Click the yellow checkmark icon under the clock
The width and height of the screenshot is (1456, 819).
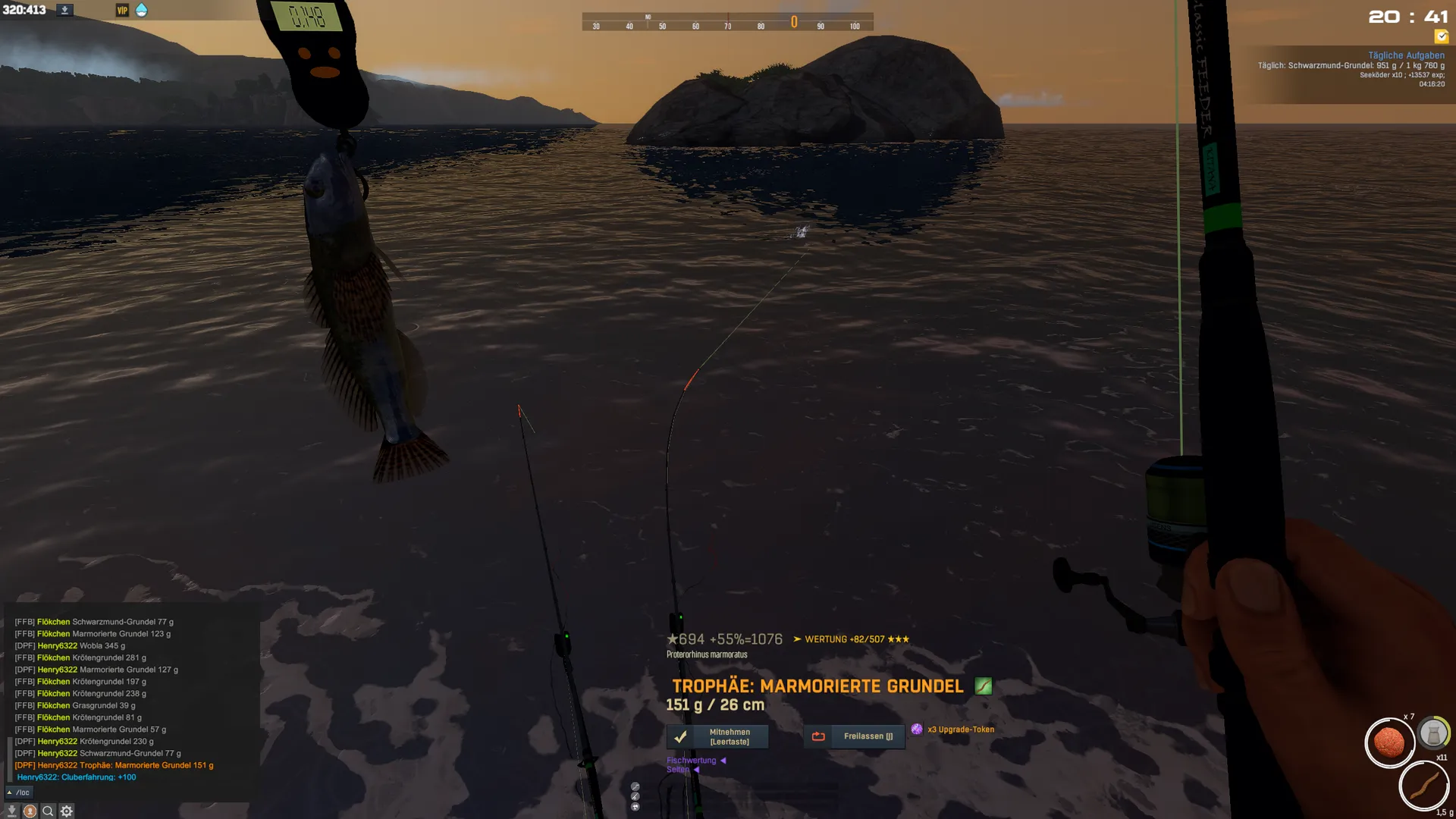click(1441, 36)
